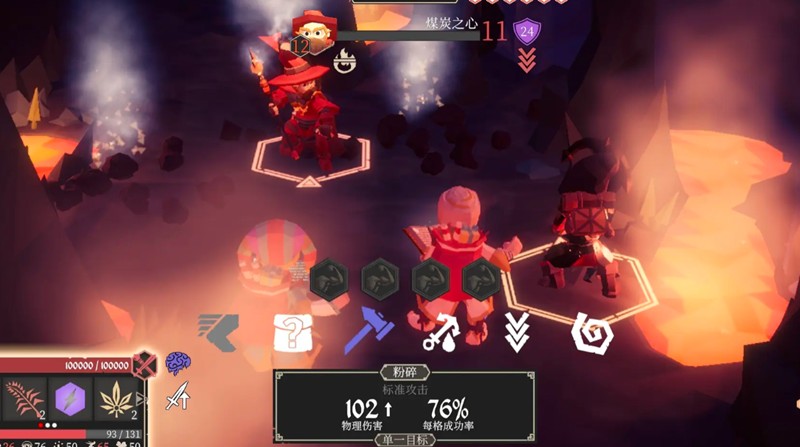Click the enemy's purple shield armor badge
The image size is (800, 447).
526,32
